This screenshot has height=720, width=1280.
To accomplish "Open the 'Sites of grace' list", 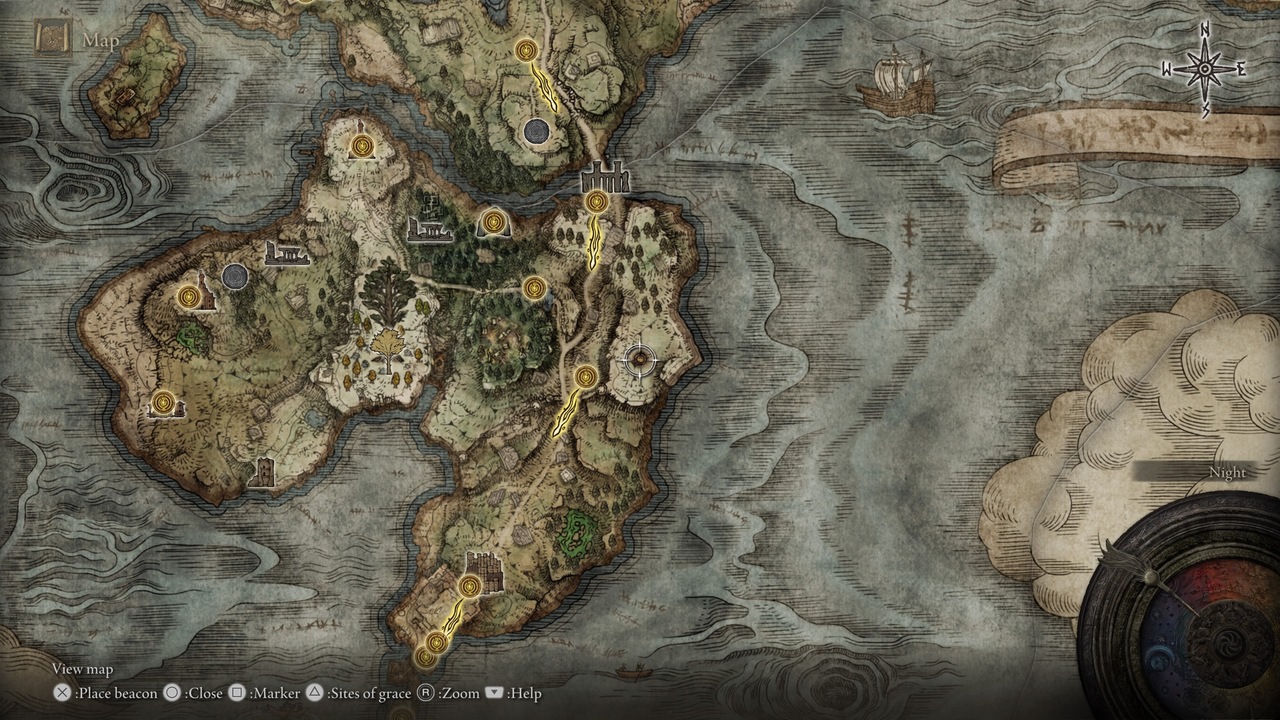I will [x=366, y=692].
